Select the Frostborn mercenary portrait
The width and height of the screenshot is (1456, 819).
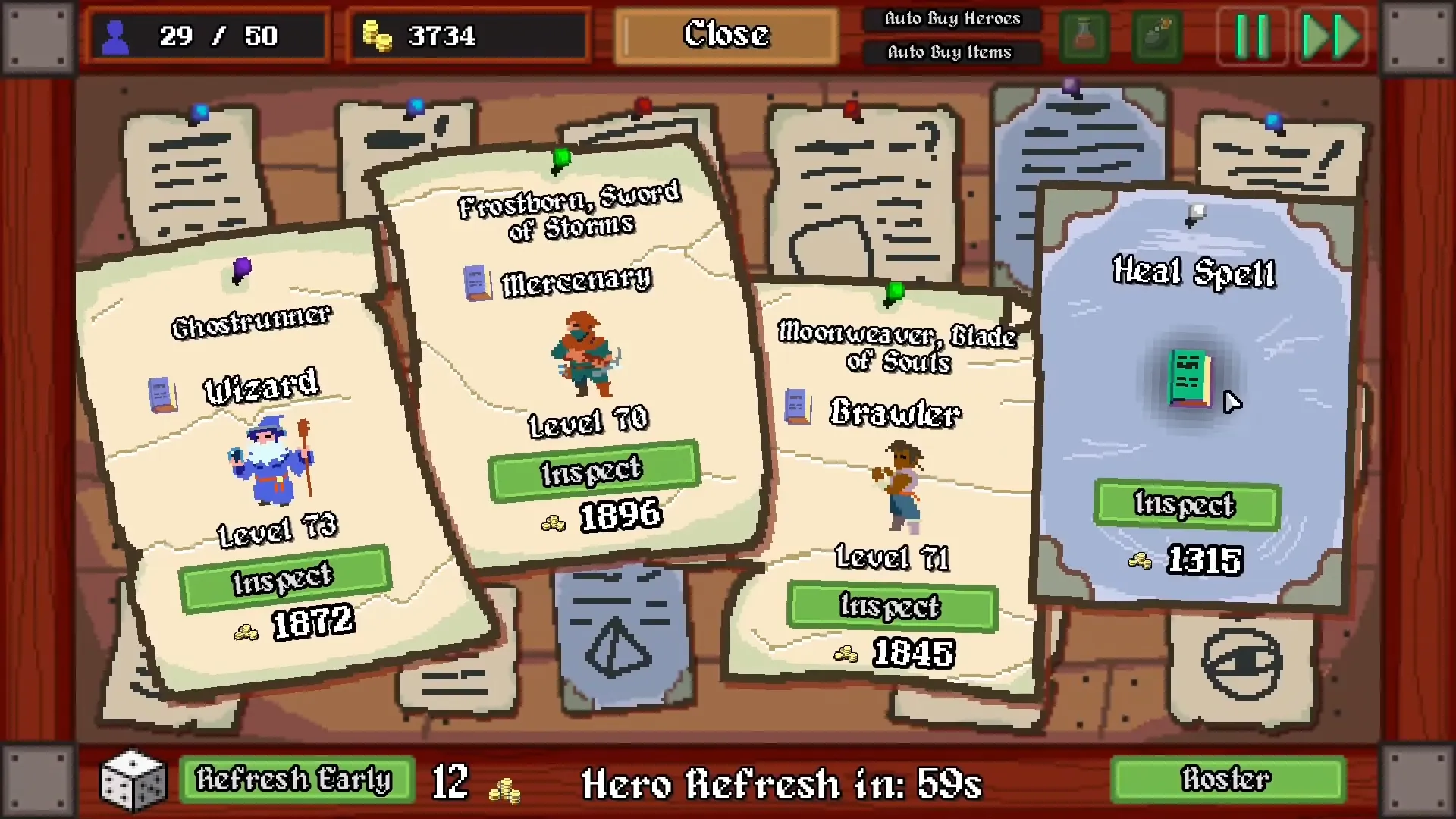coord(585,354)
